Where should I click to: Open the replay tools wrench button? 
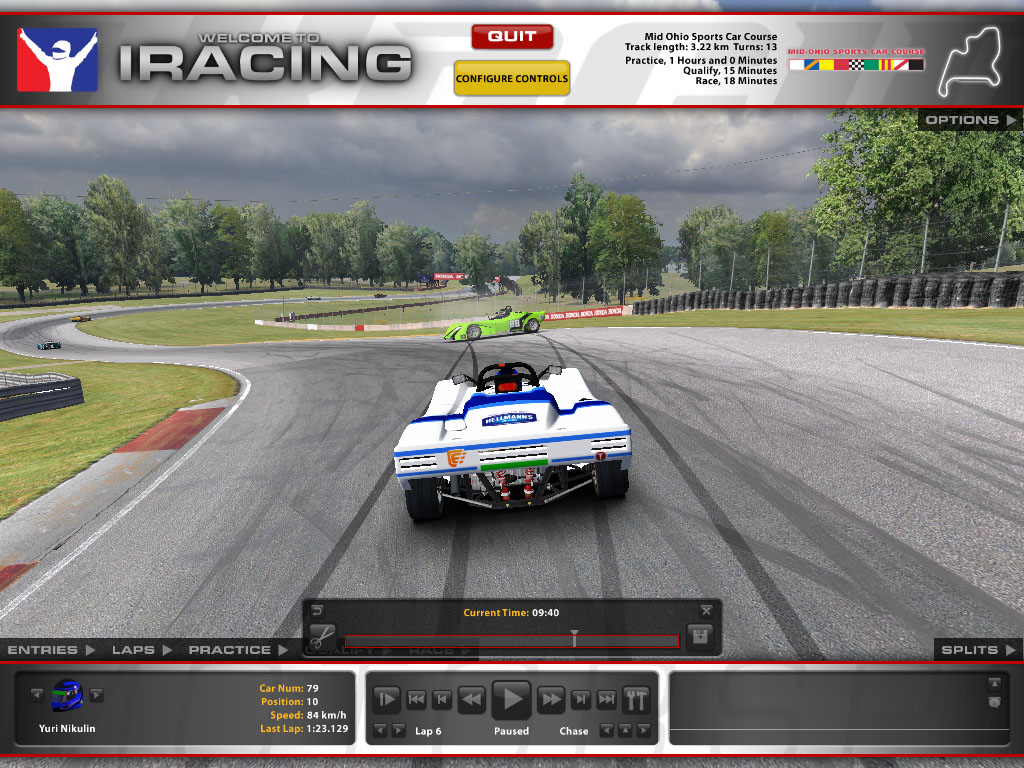[x=636, y=699]
